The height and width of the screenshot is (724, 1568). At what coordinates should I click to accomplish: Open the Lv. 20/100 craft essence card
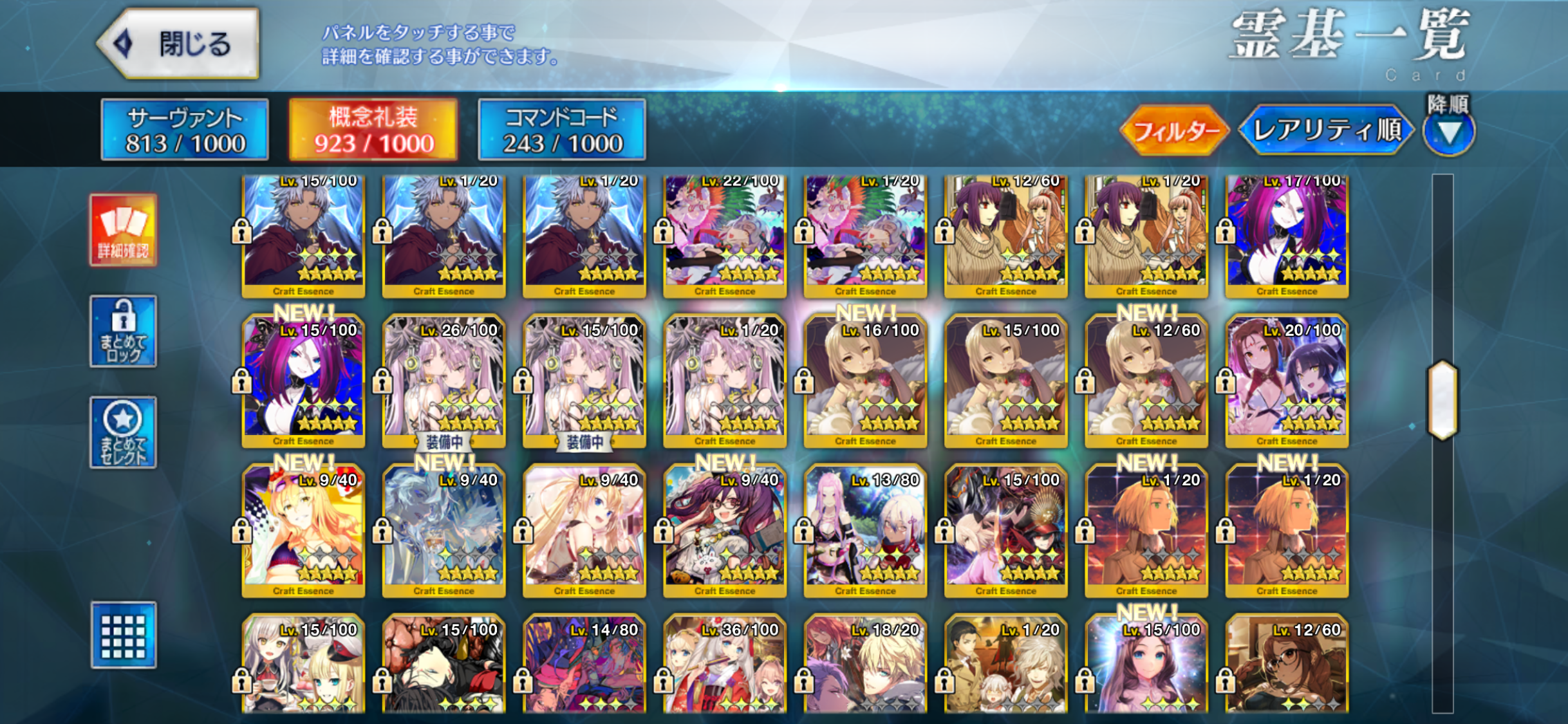point(1287,380)
